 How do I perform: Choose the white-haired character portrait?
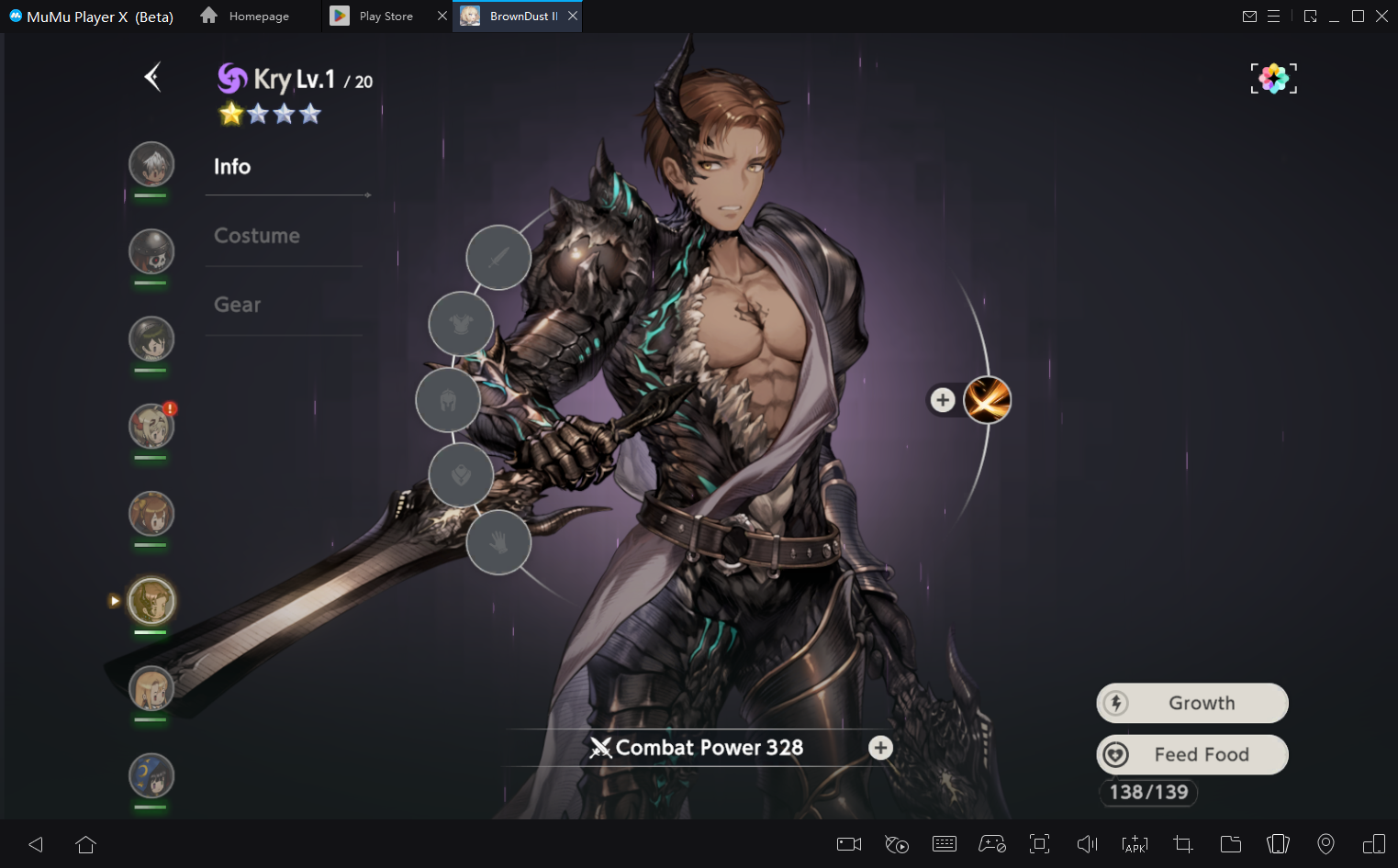[x=151, y=165]
